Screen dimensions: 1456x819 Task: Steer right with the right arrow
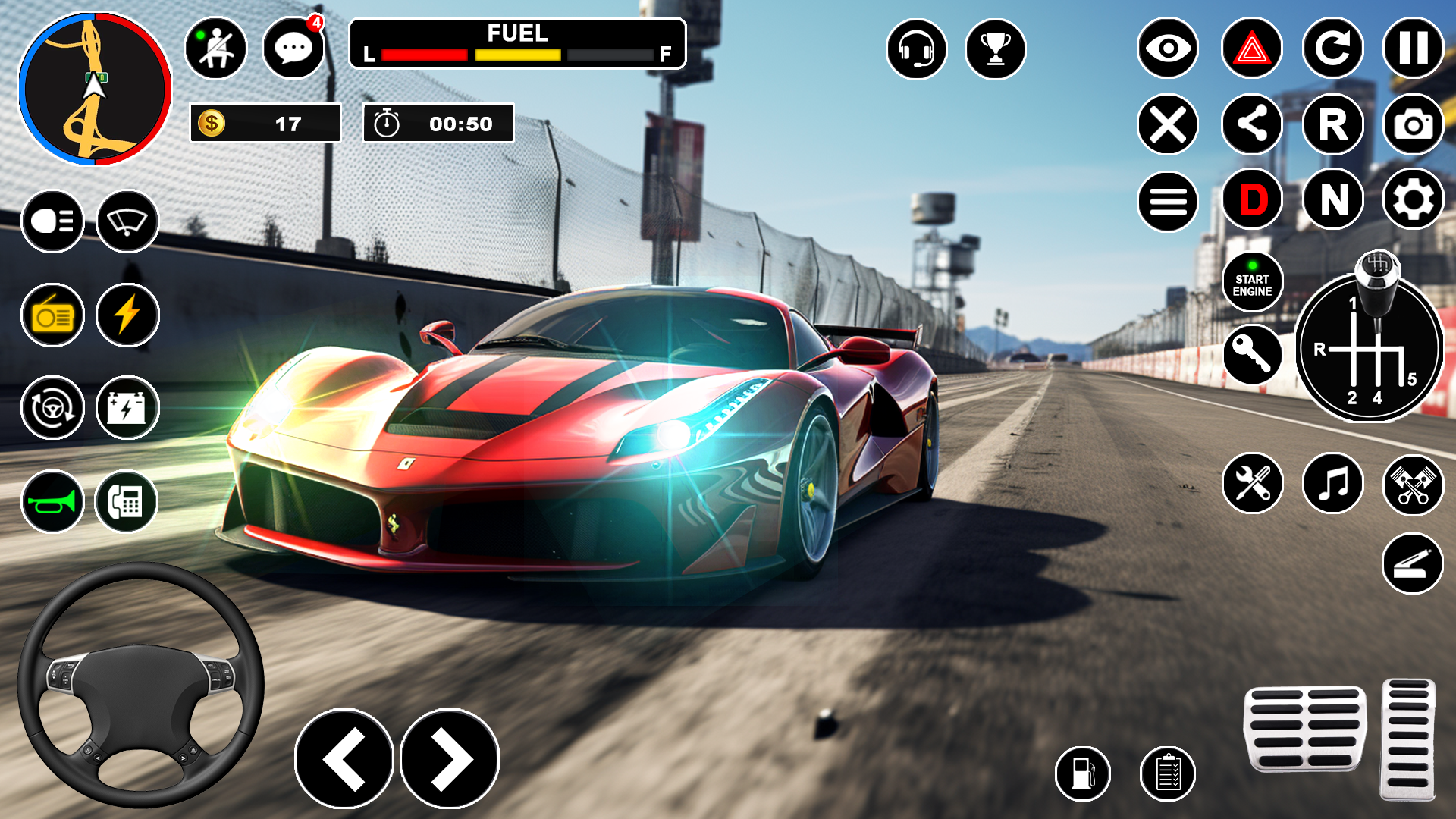(x=450, y=759)
